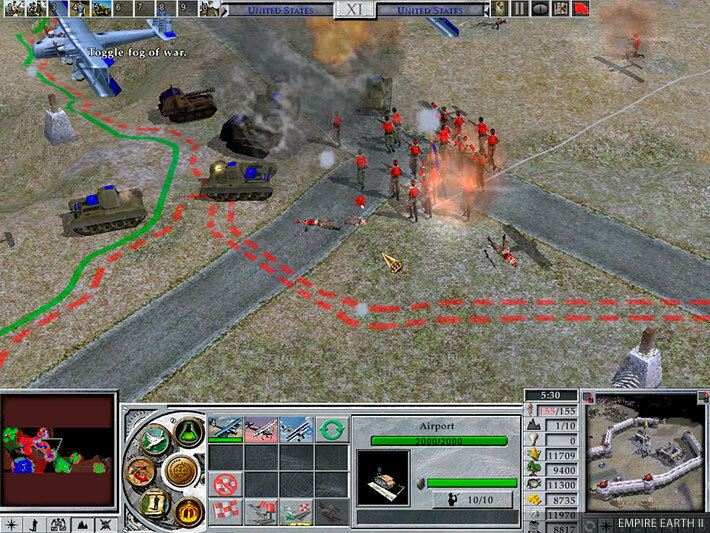The image size is (710, 533).
Task: Select the Airport building portrait
Action: point(383,478)
